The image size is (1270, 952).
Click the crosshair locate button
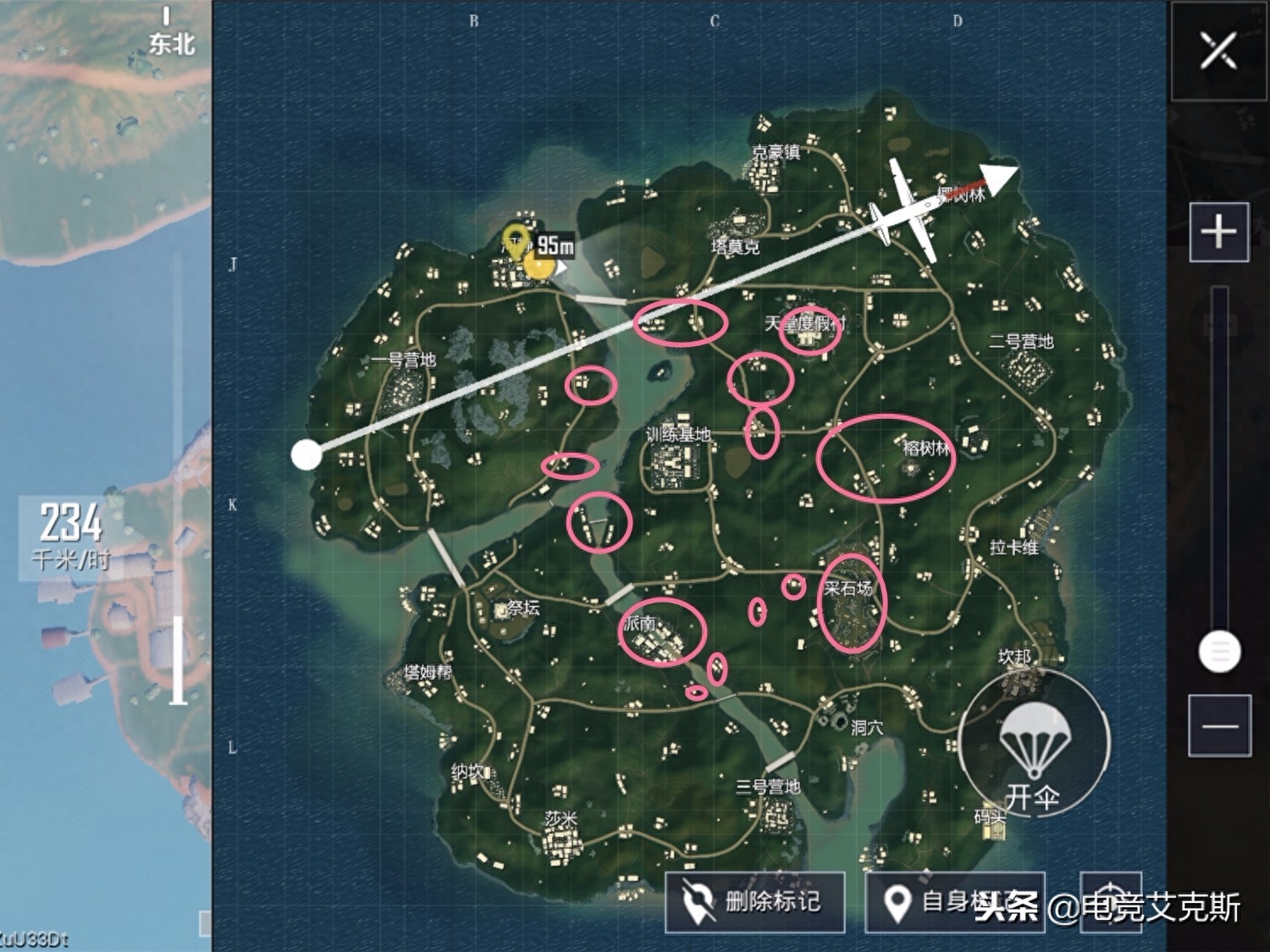(x=1111, y=900)
